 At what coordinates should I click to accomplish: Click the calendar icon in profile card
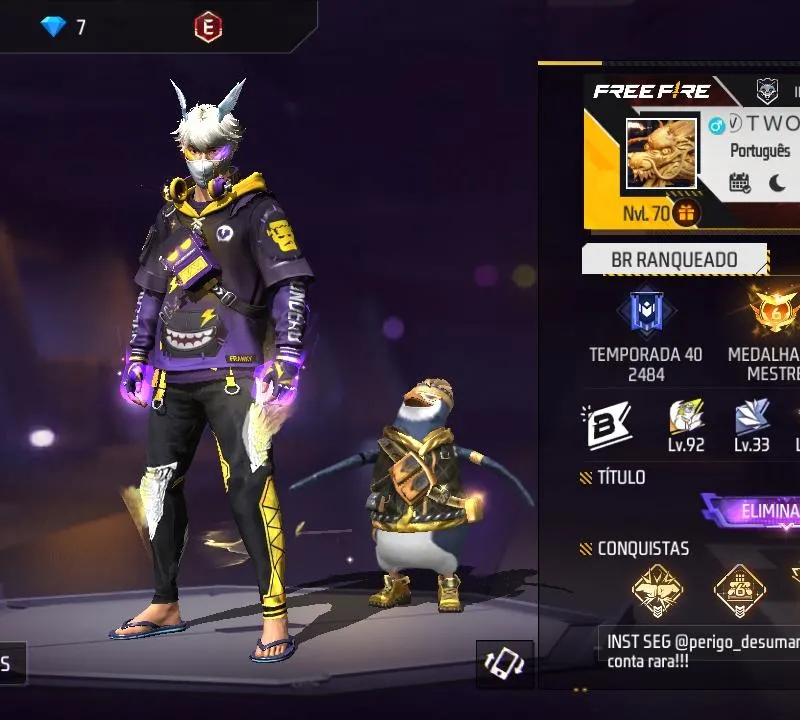tap(740, 183)
